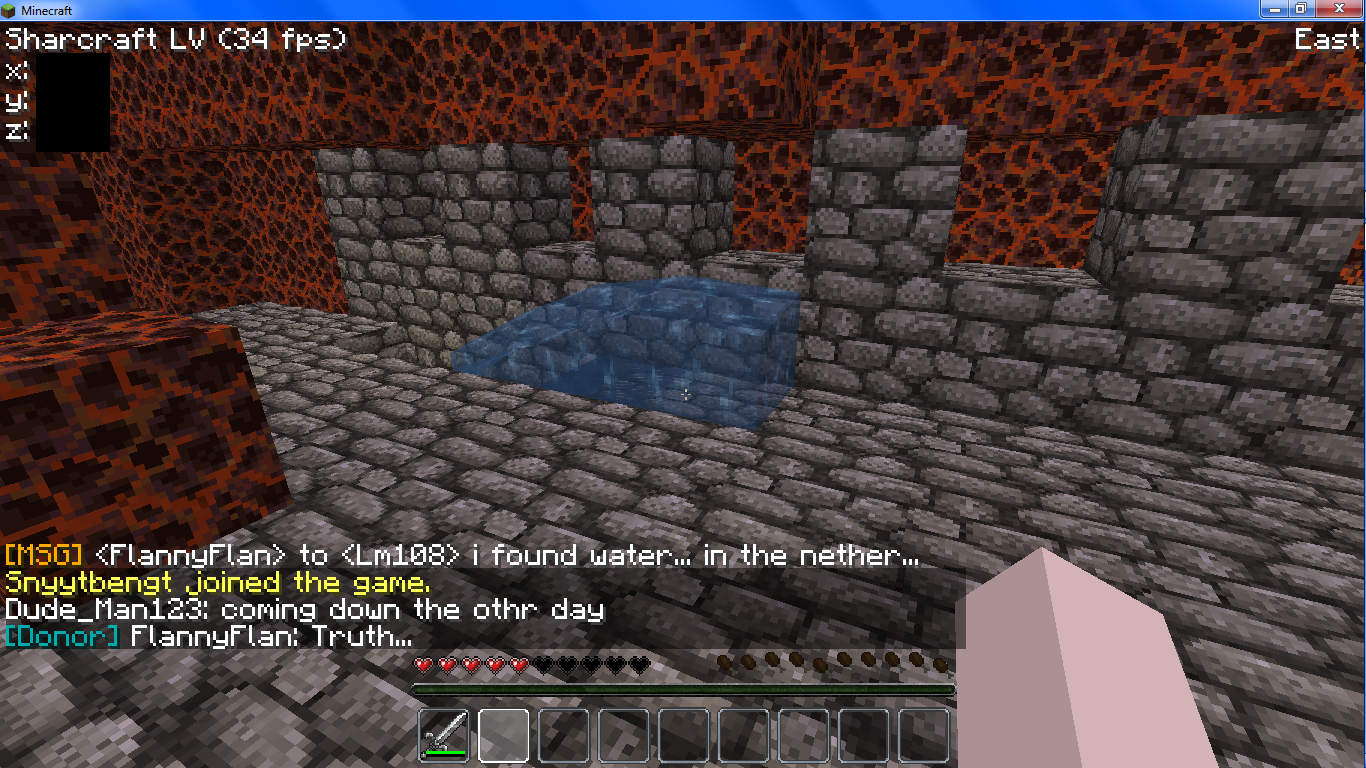Minimize the Minecraft window
The image size is (1366, 768).
(1273, 8)
